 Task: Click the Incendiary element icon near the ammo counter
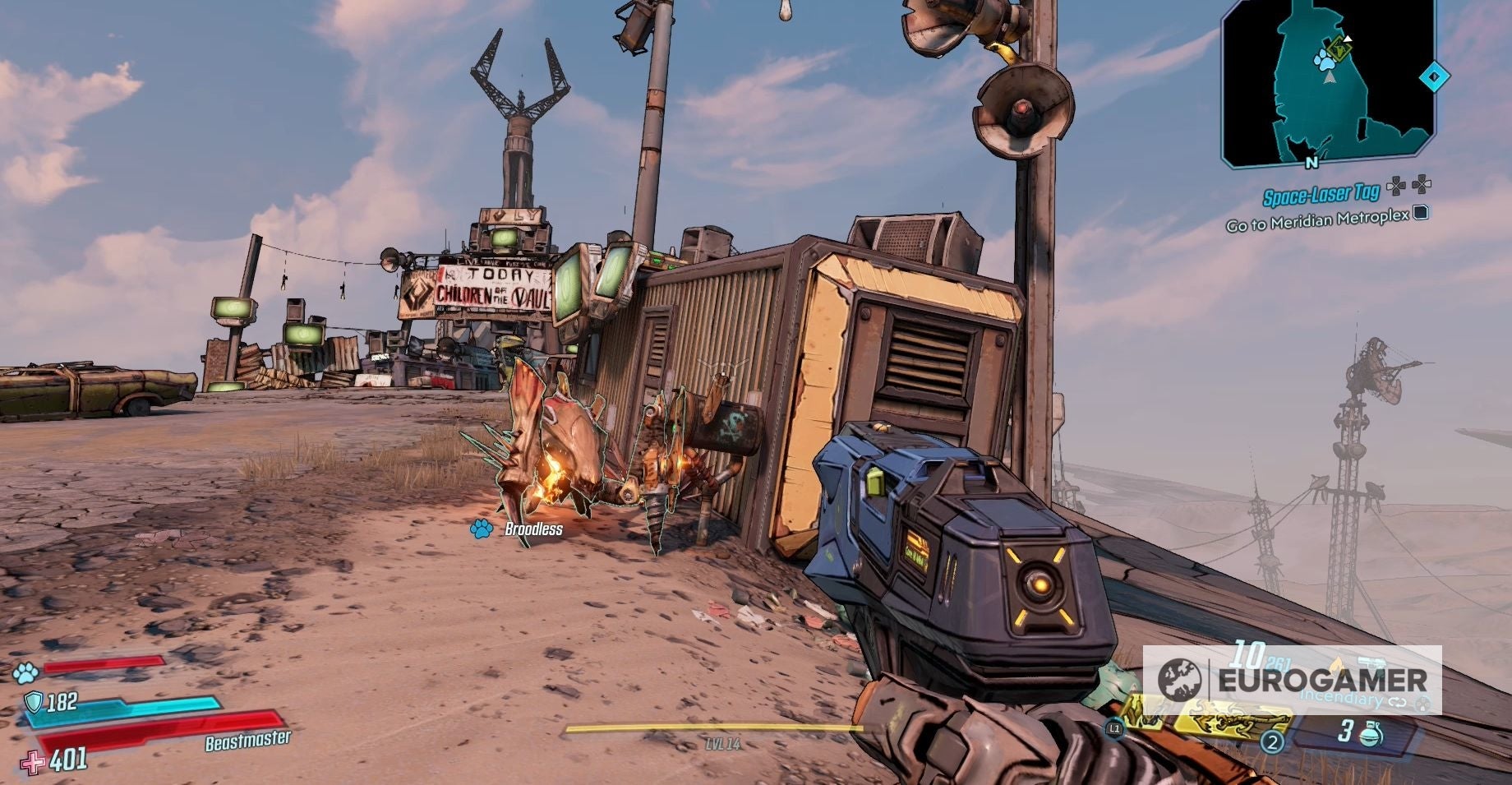coord(1337,664)
